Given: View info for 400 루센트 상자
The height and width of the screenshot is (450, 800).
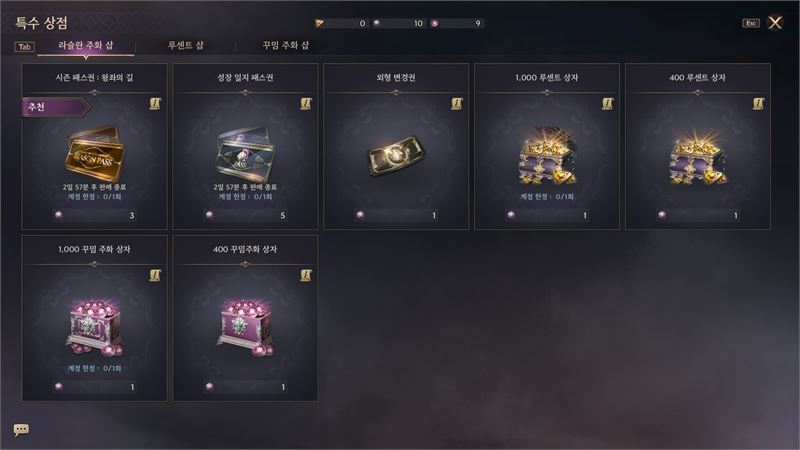Looking at the screenshot, I should point(758,103).
